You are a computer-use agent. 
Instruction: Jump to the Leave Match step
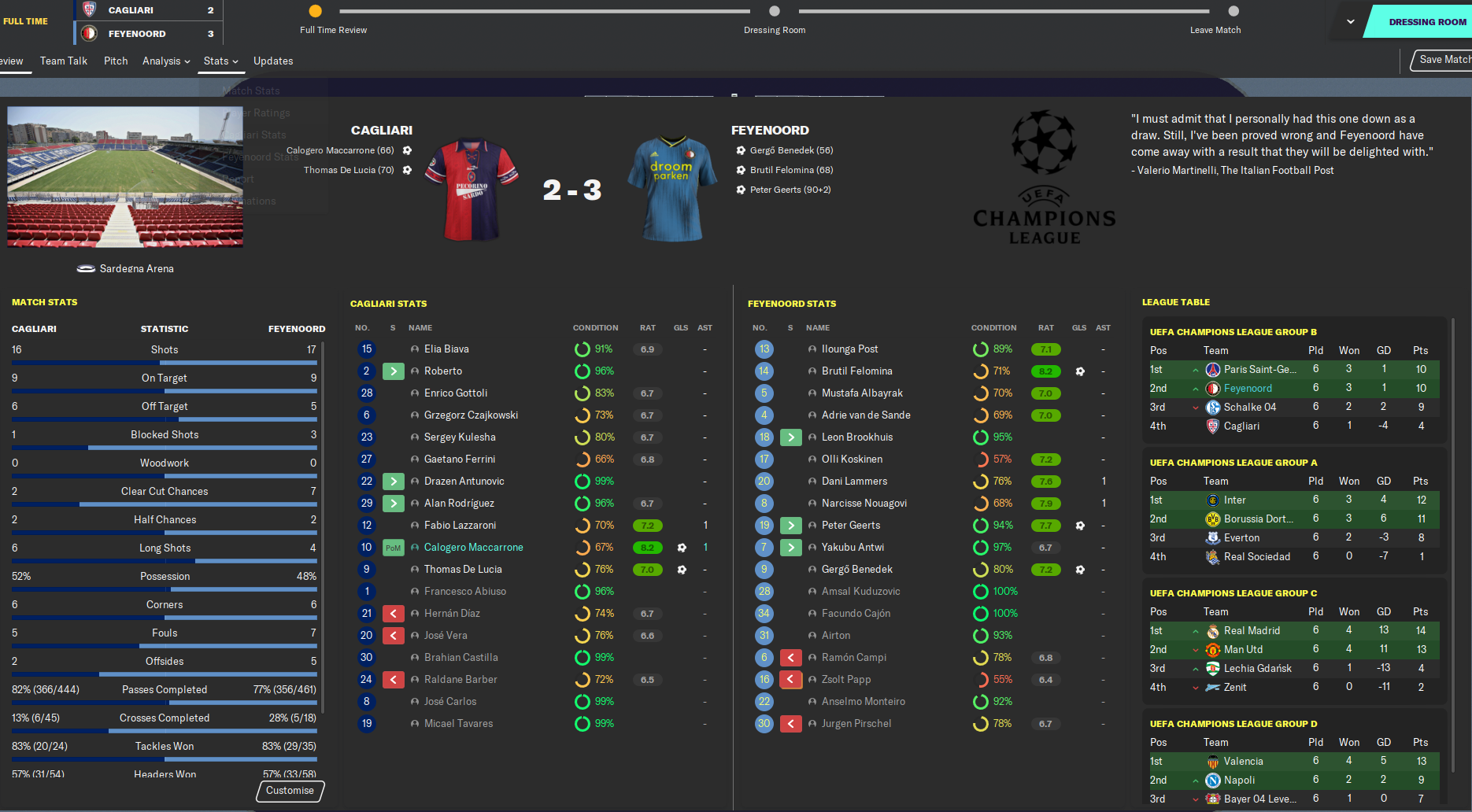click(1233, 12)
